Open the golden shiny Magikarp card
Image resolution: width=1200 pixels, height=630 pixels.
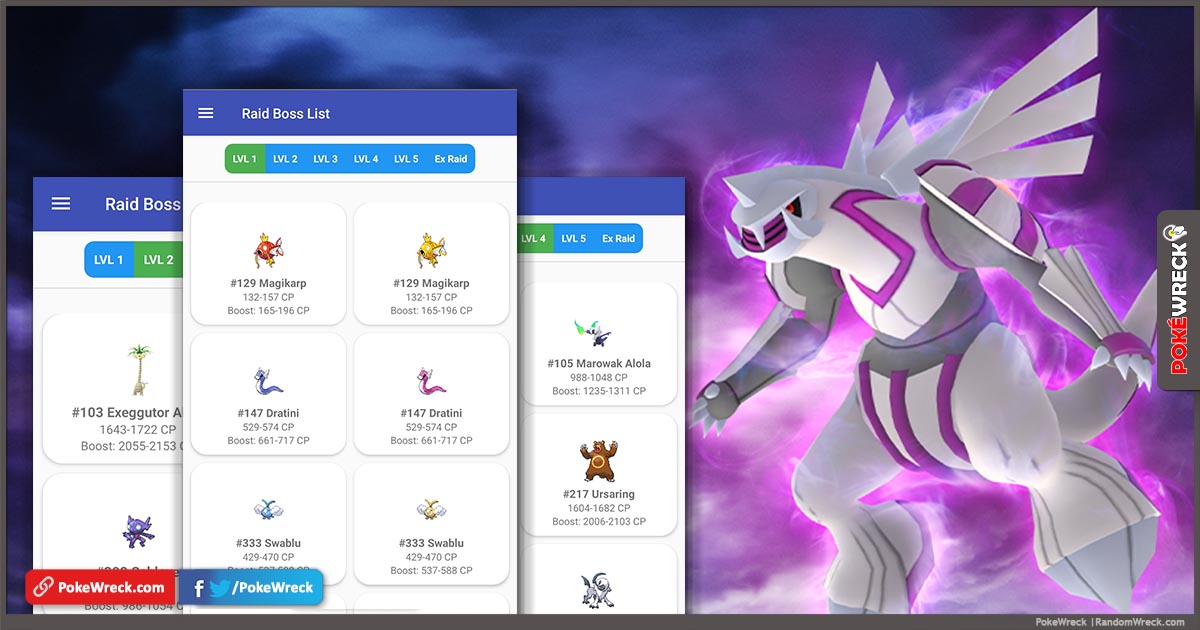point(431,264)
